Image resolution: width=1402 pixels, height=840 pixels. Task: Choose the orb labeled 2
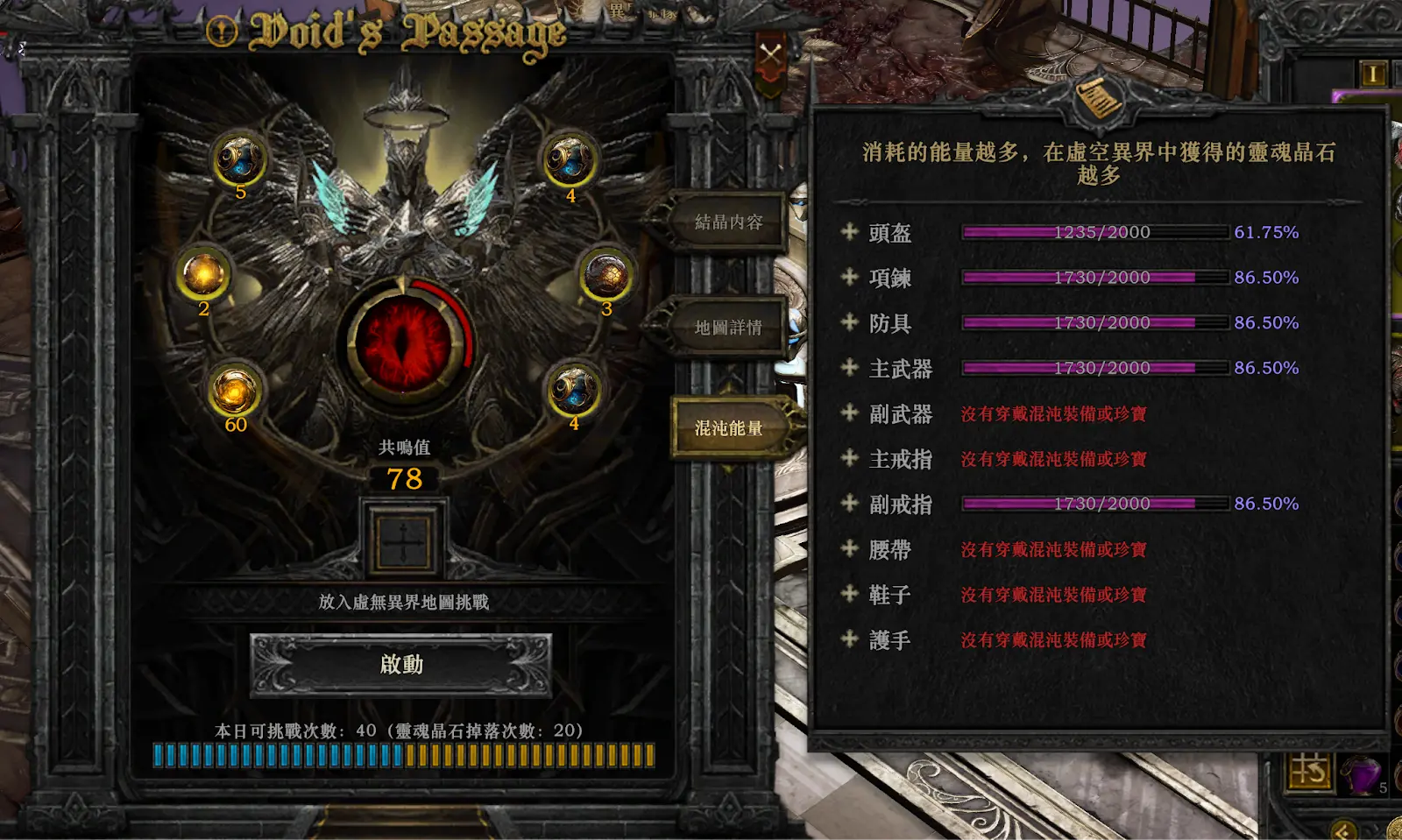click(203, 275)
